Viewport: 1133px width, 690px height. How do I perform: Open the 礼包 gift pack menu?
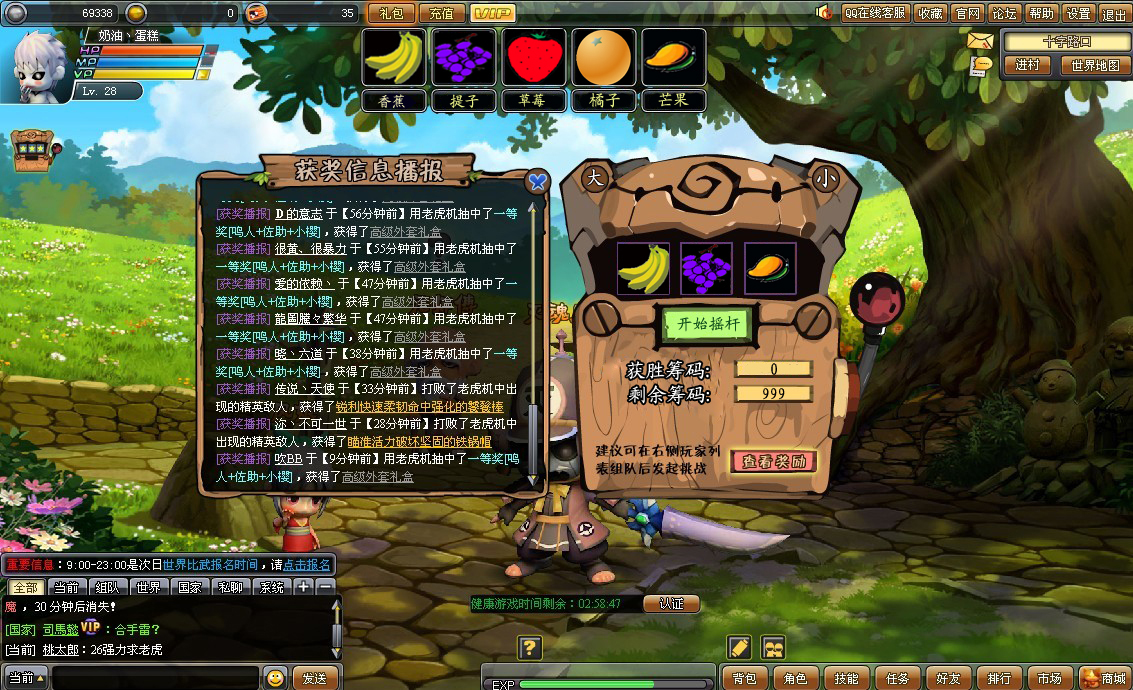pyautogui.click(x=391, y=13)
